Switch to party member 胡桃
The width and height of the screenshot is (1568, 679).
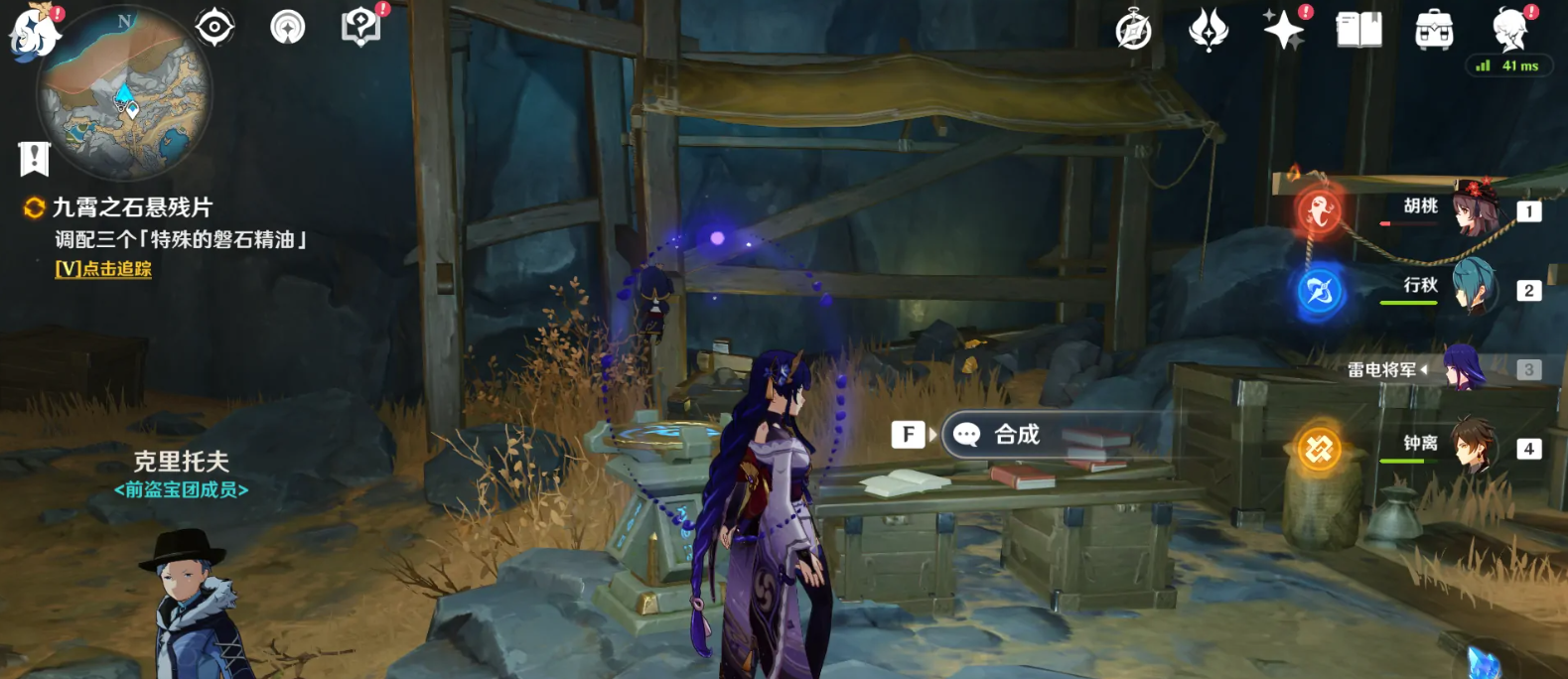[x=1475, y=209]
